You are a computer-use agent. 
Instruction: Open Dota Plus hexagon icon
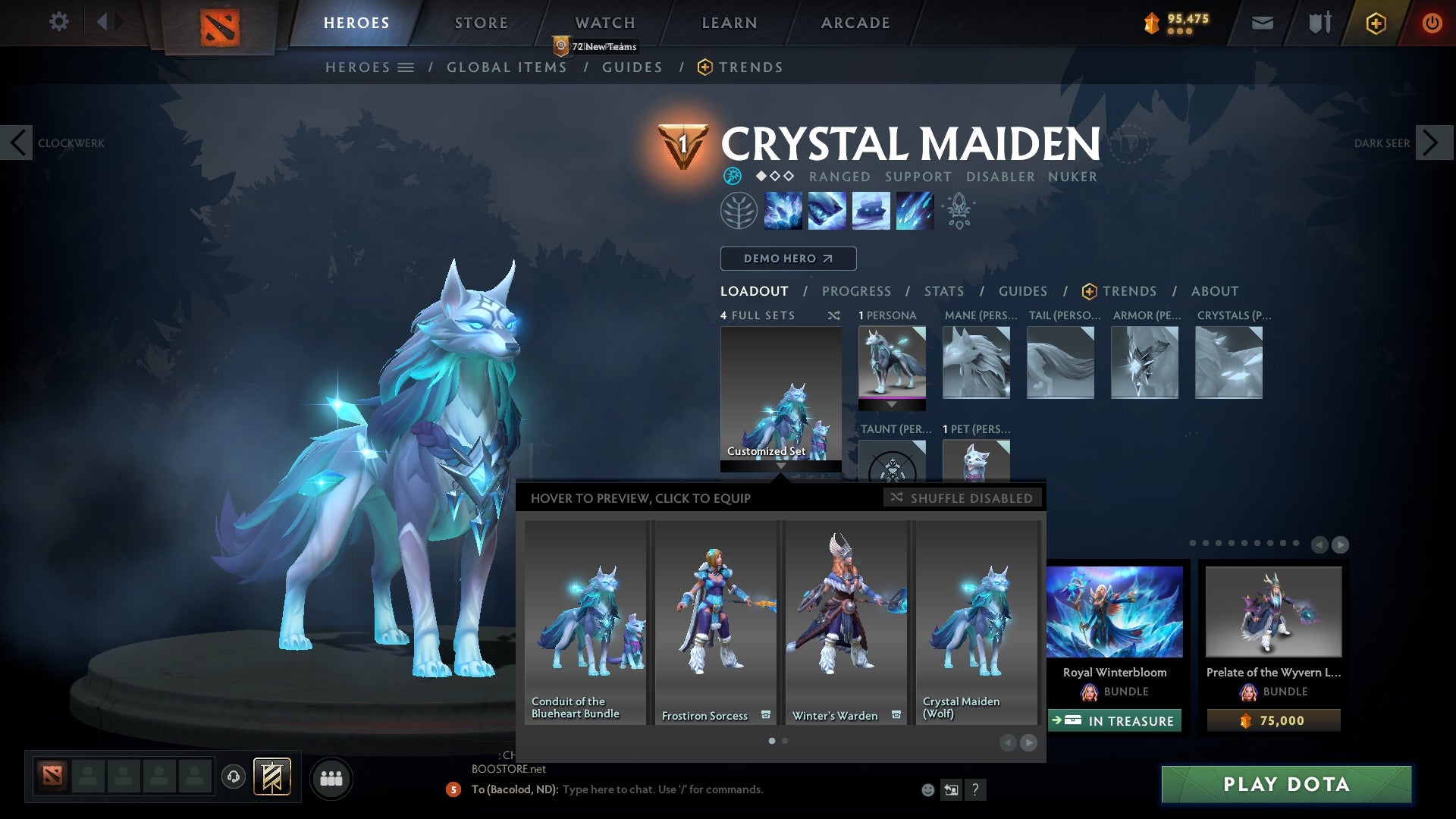coord(1375,23)
